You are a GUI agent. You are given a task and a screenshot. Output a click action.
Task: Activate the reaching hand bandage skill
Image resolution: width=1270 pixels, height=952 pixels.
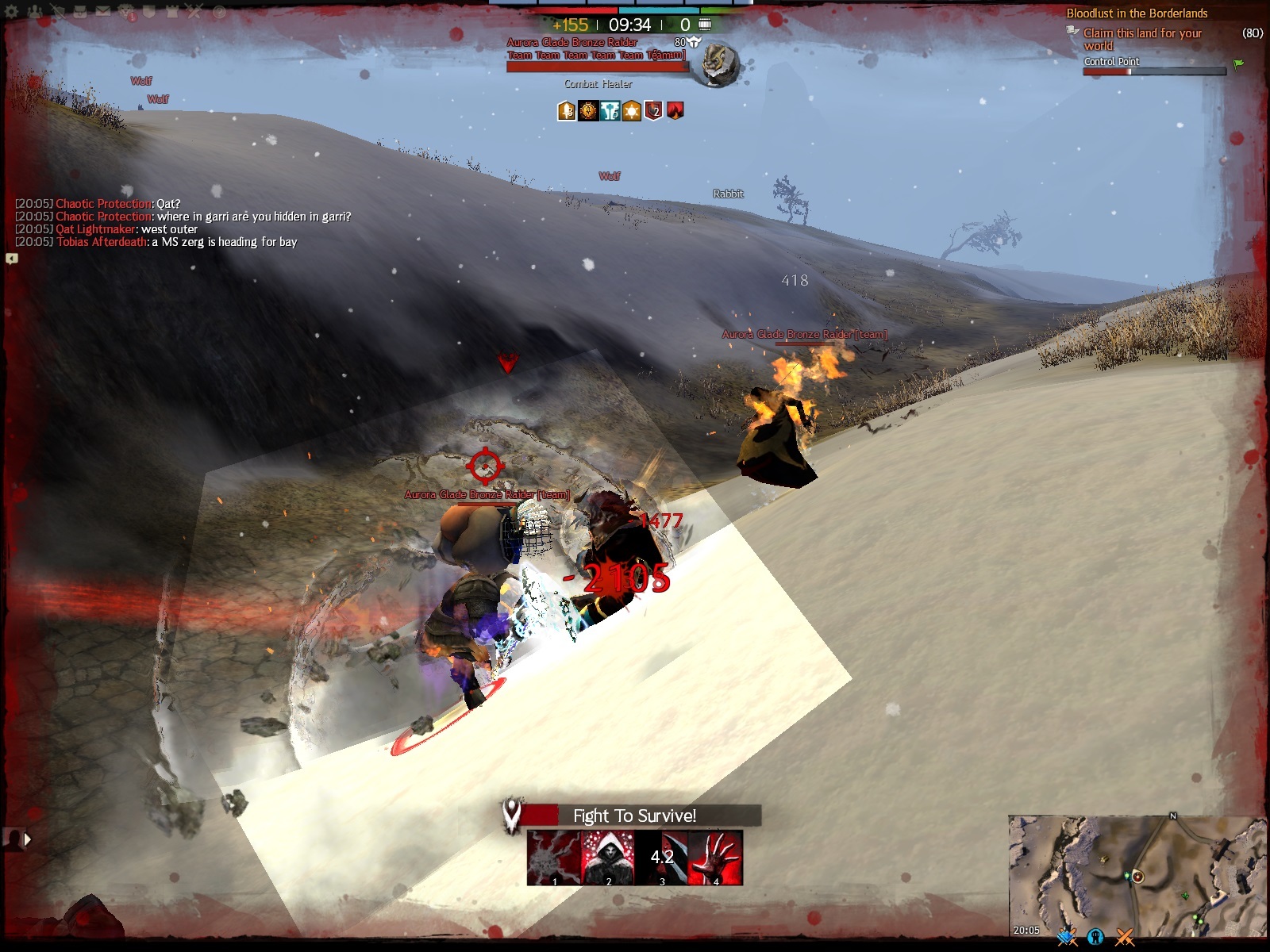[716, 858]
